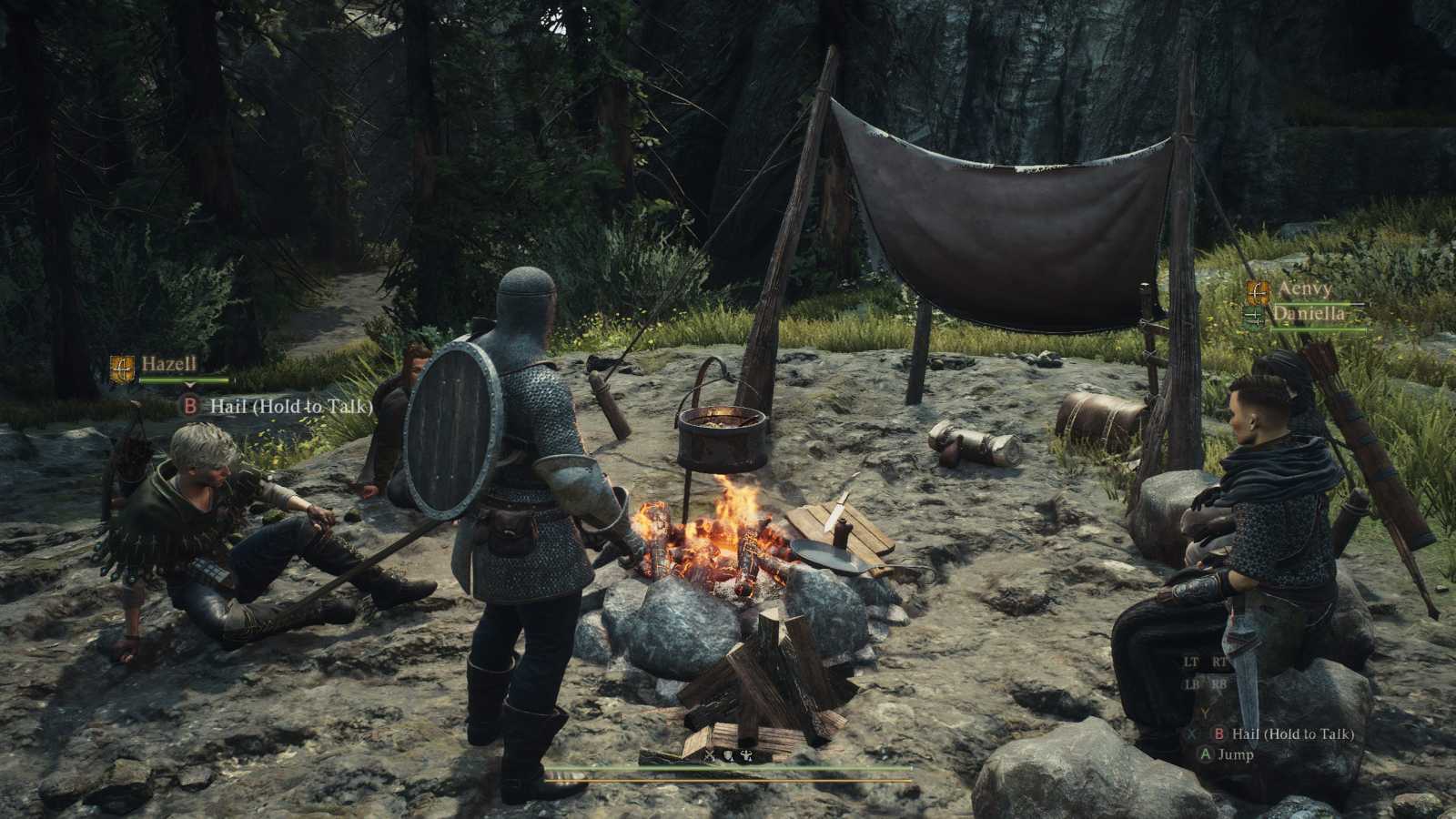Click the LB bumper prompt icon
This screenshot has width=1456, height=819.
click(x=1191, y=683)
